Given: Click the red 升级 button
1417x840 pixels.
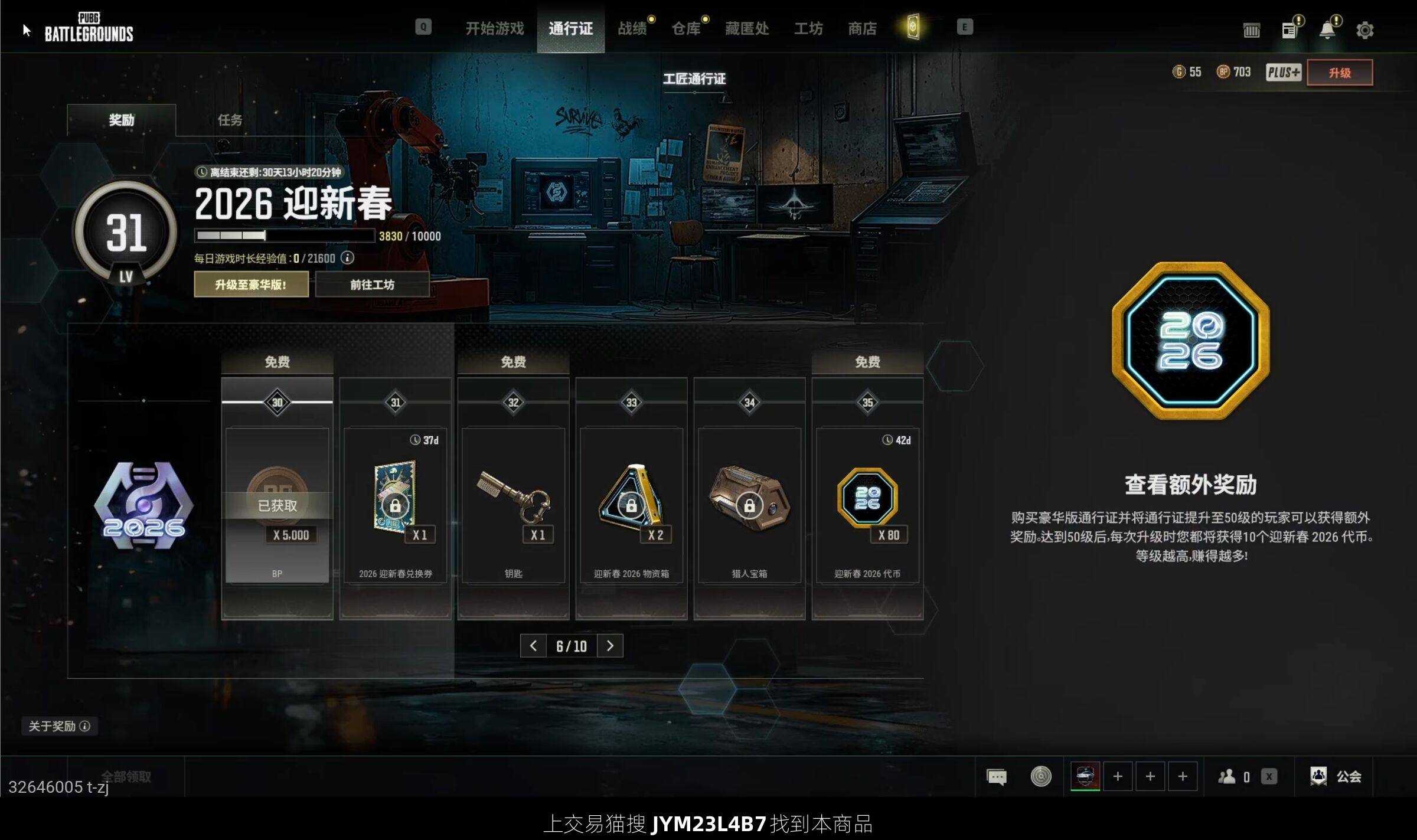Looking at the screenshot, I should click(x=1339, y=73).
